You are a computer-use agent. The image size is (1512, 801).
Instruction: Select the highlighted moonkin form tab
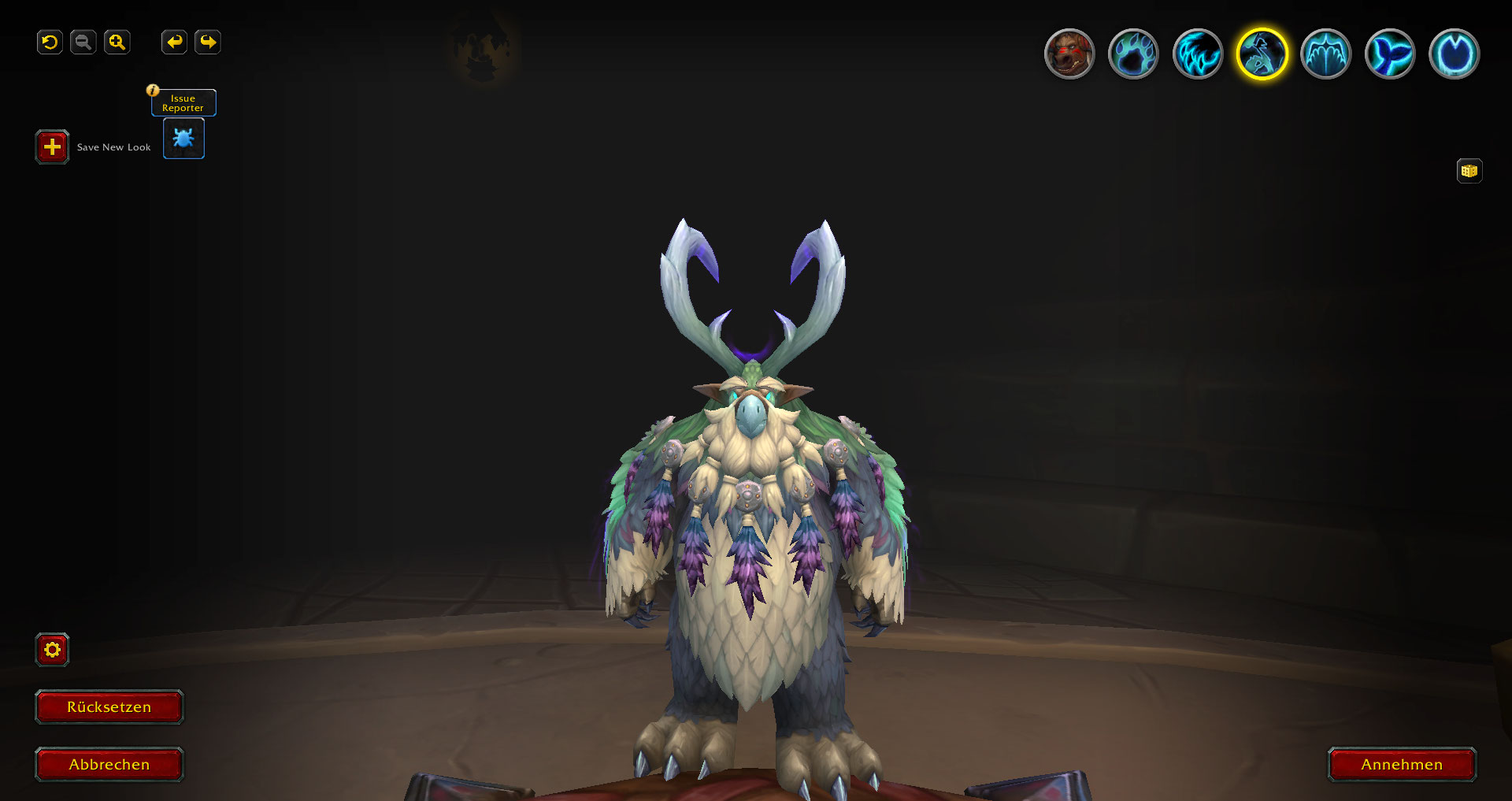click(1262, 54)
